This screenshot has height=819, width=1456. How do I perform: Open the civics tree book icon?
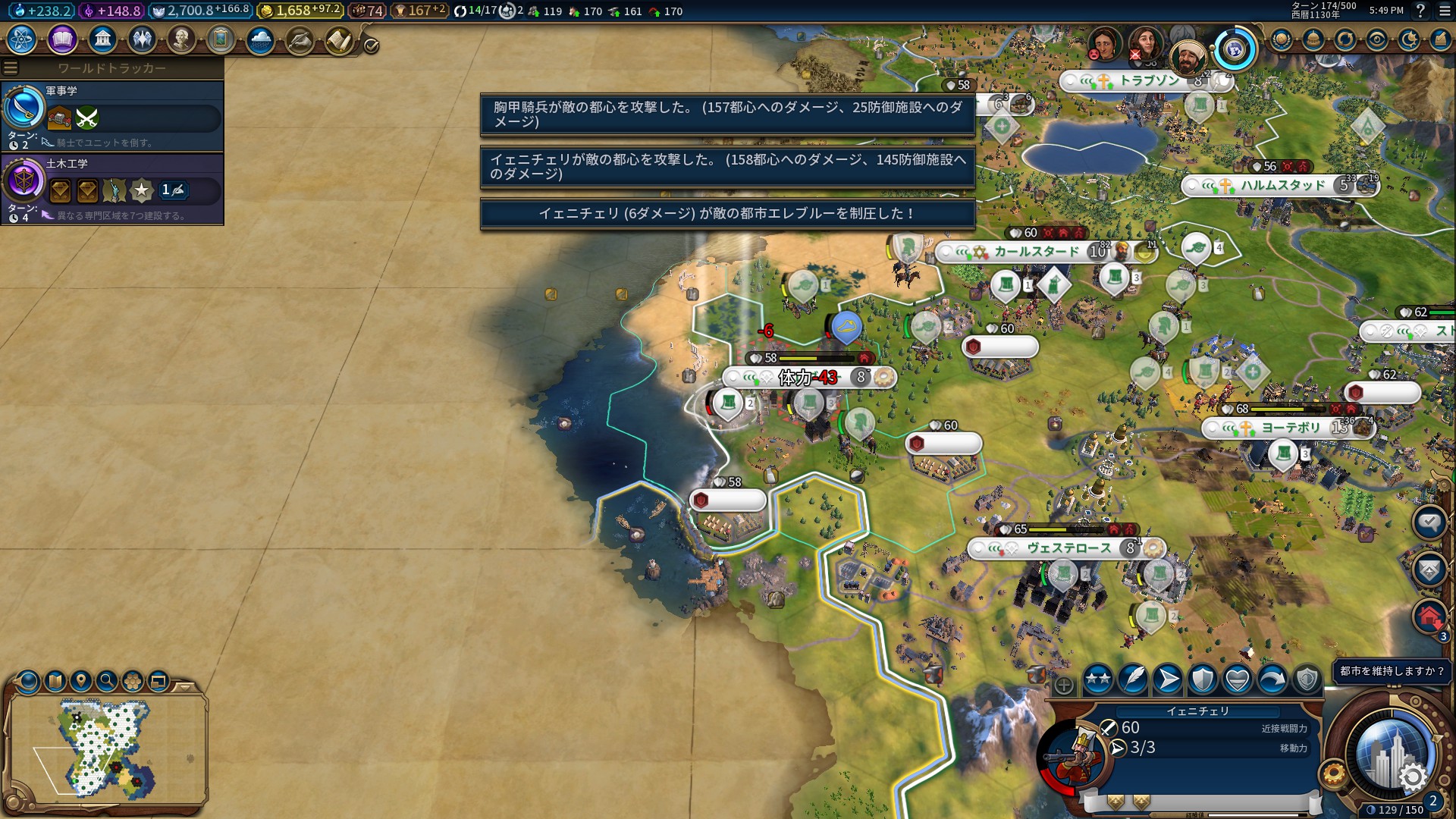[x=62, y=39]
